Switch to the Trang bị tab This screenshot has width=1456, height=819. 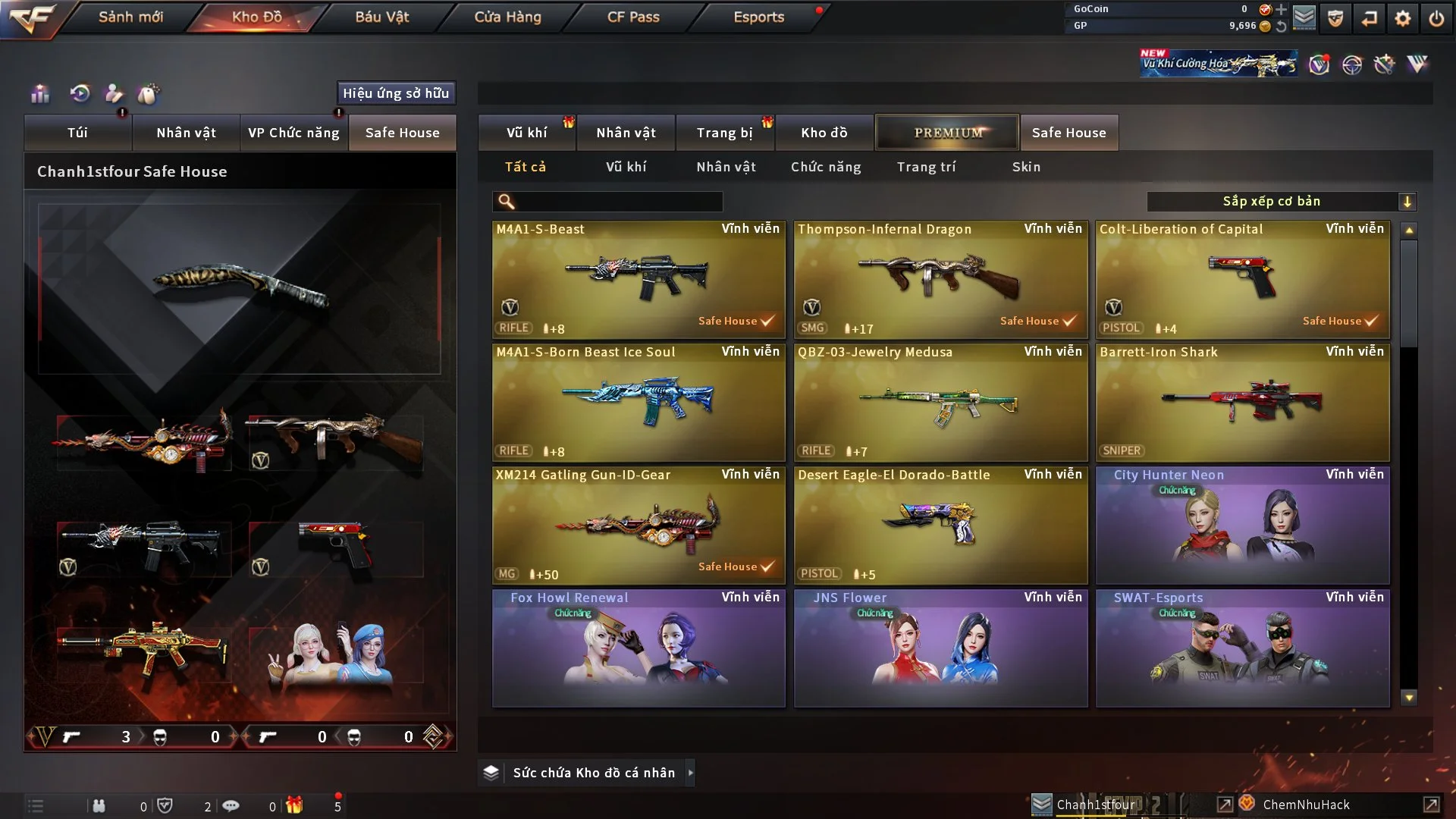click(724, 133)
